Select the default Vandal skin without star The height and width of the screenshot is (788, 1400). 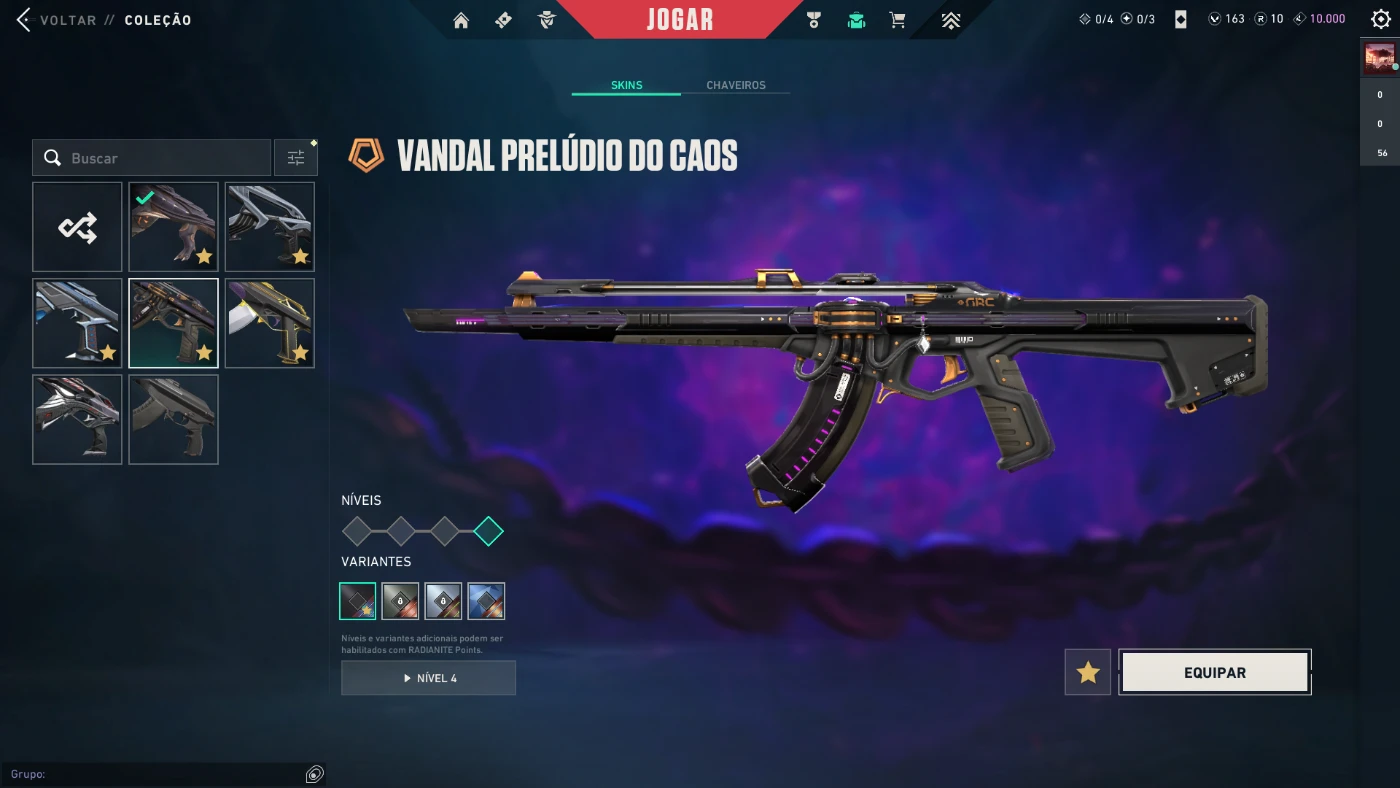(x=173, y=419)
